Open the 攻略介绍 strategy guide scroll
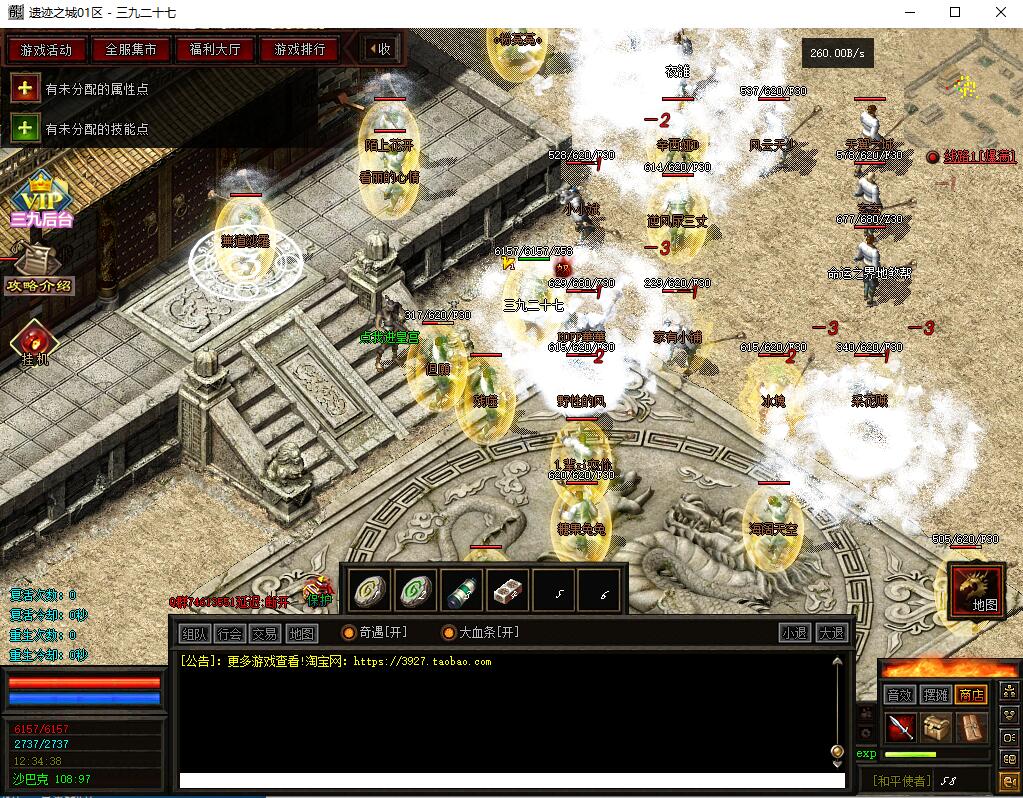 point(38,268)
